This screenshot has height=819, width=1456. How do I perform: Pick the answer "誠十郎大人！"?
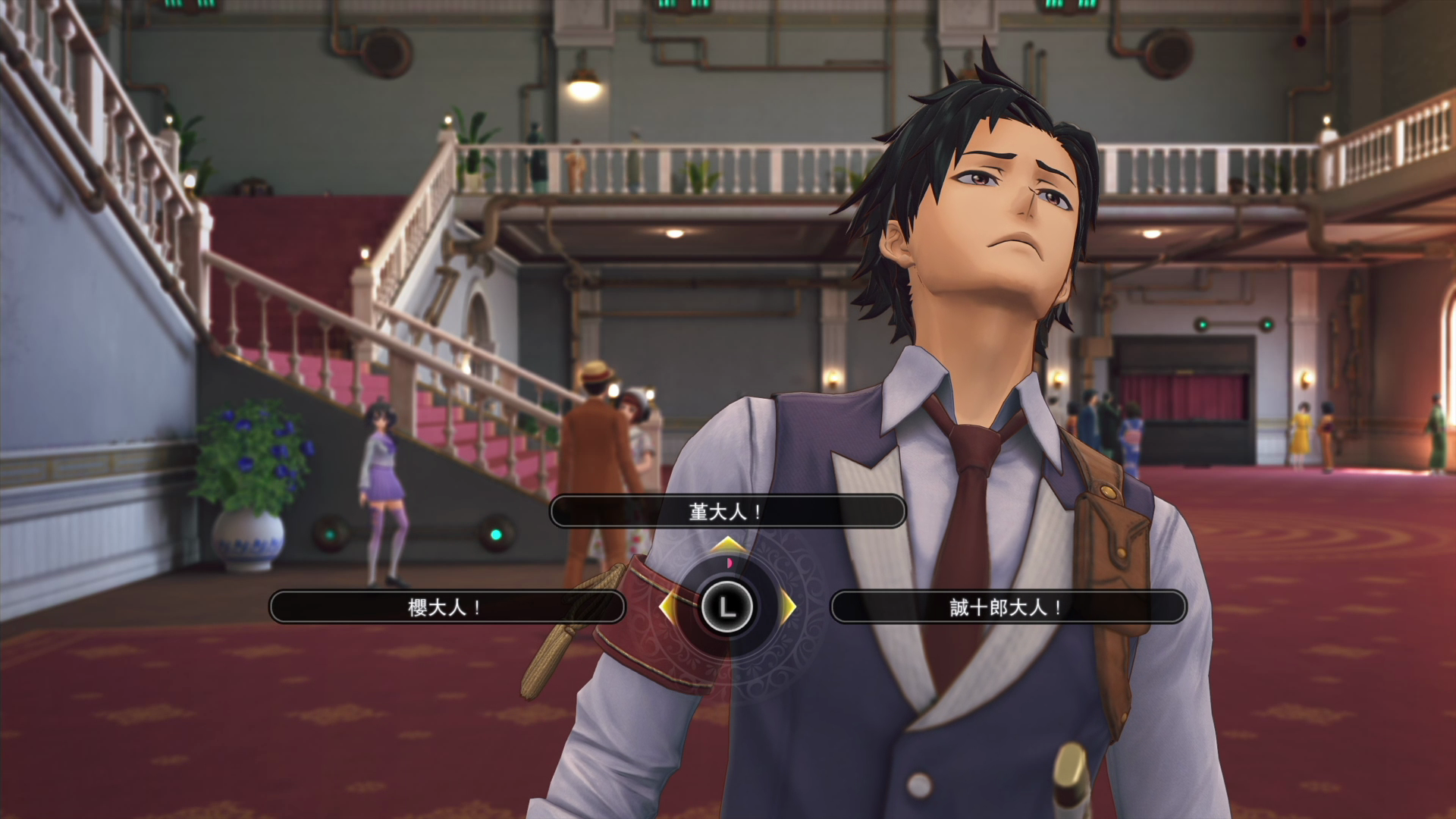point(1008,607)
